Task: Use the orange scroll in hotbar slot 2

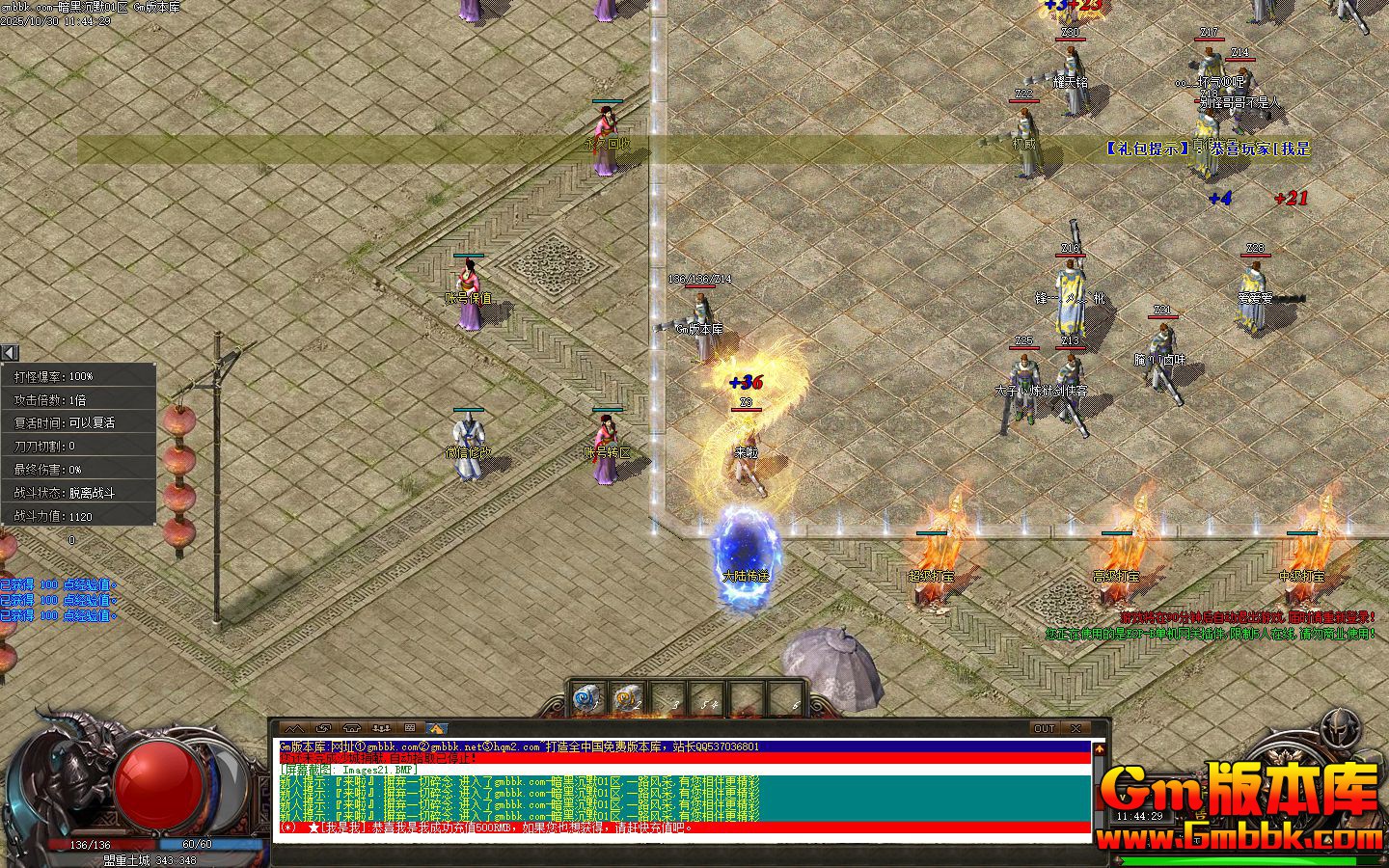Action: 628,697
